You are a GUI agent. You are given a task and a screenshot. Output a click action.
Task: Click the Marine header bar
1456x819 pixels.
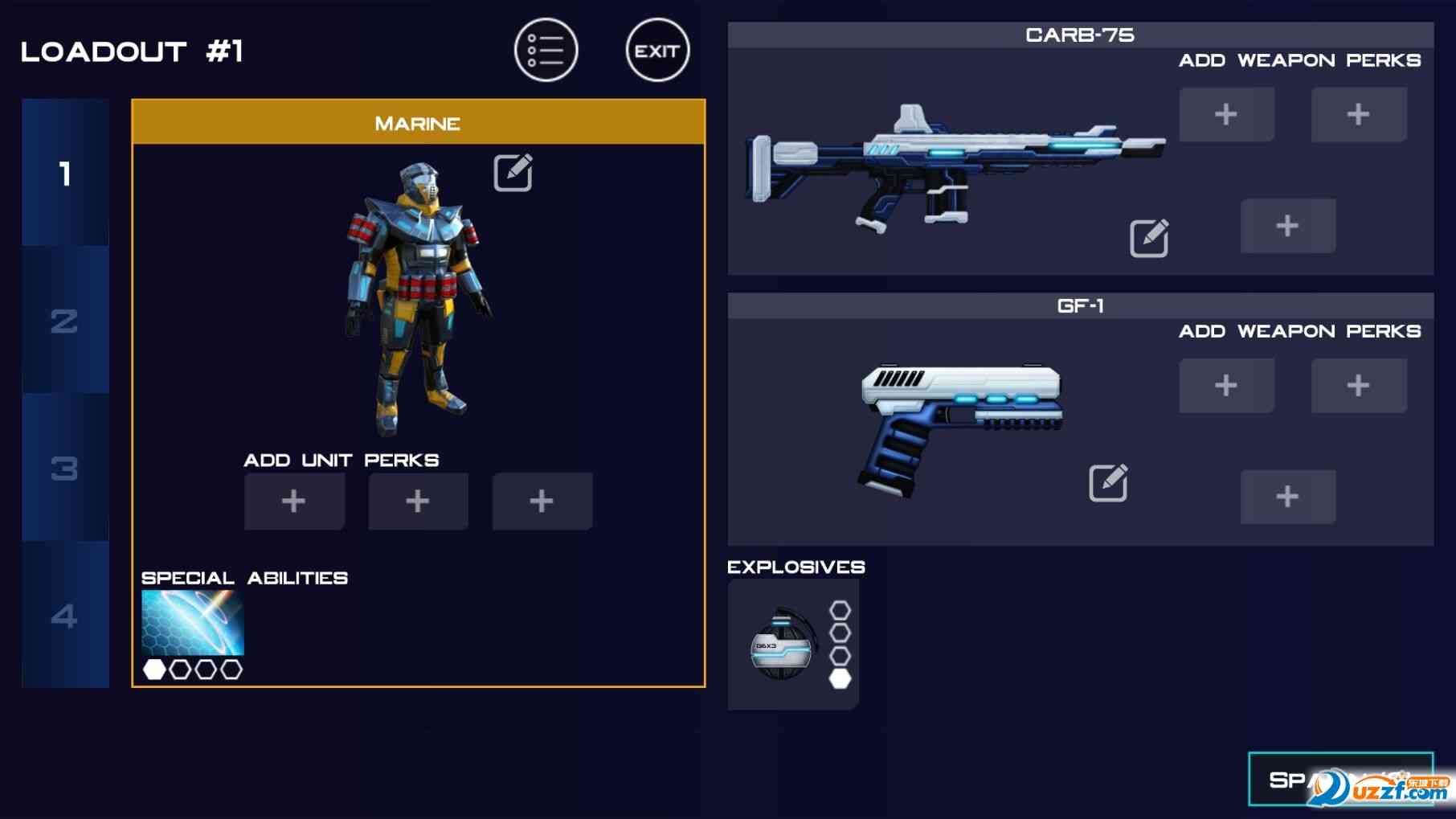[418, 123]
